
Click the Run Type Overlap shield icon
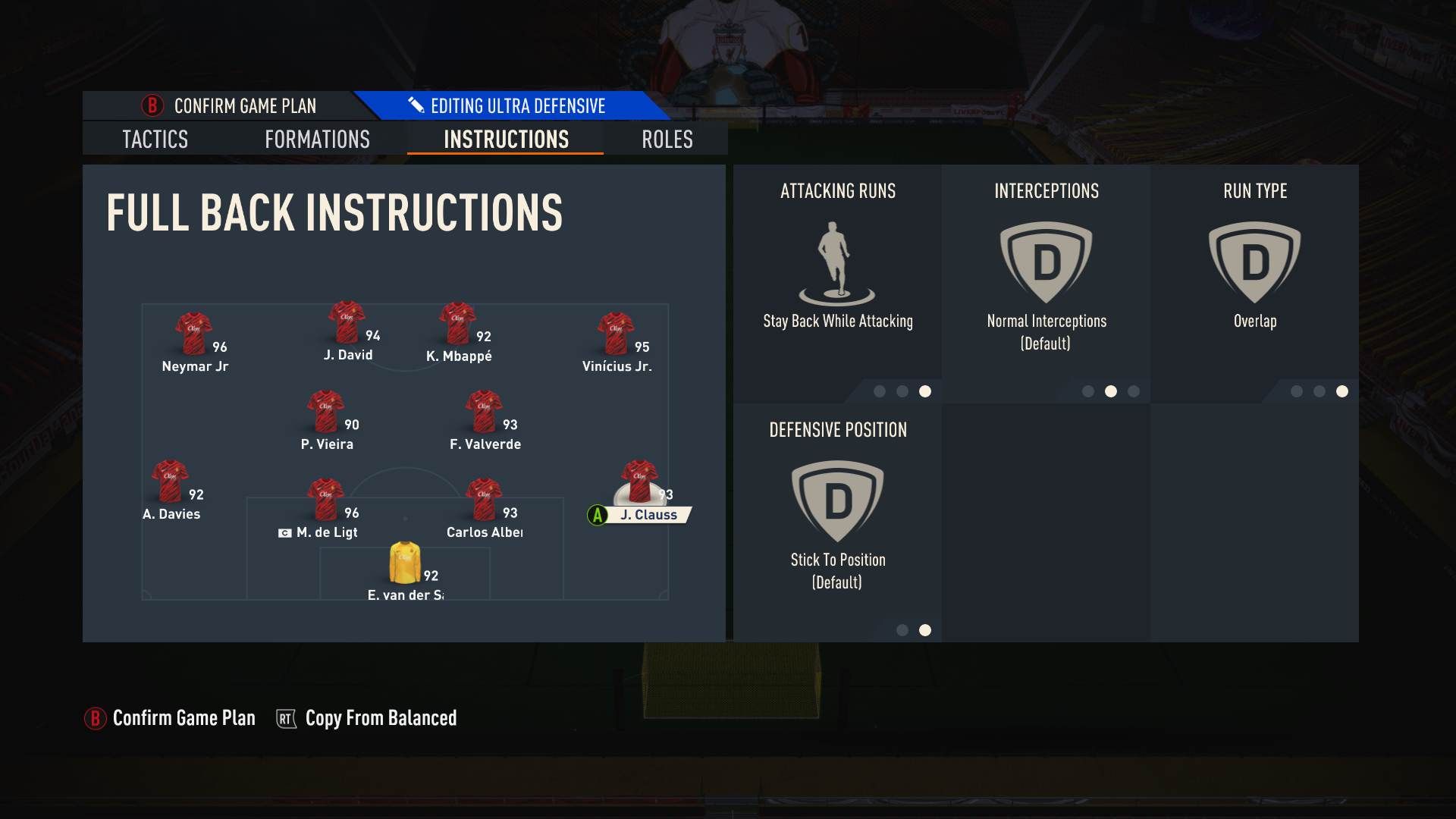tap(1255, 258)
